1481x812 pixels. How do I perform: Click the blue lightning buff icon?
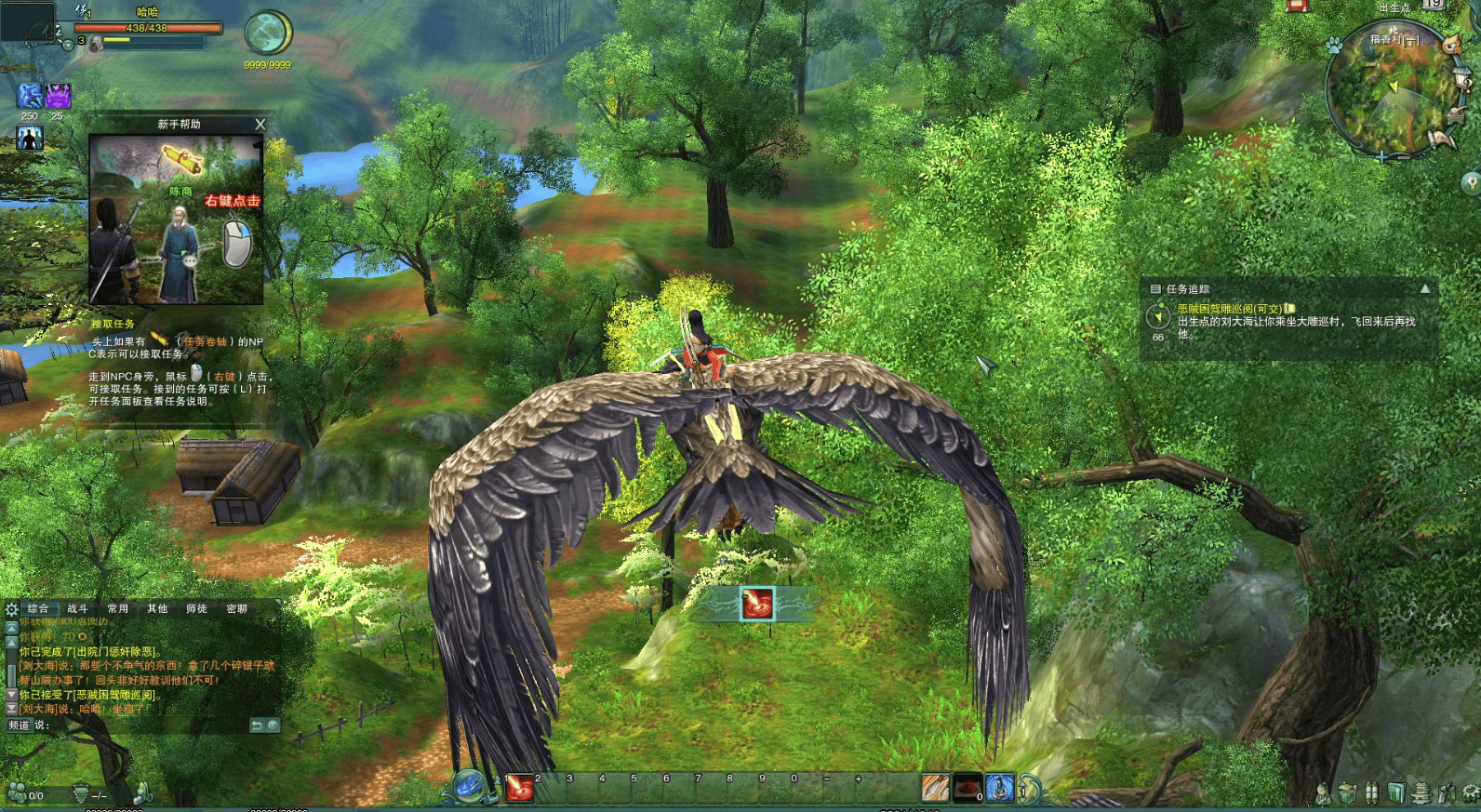point(30,95)
